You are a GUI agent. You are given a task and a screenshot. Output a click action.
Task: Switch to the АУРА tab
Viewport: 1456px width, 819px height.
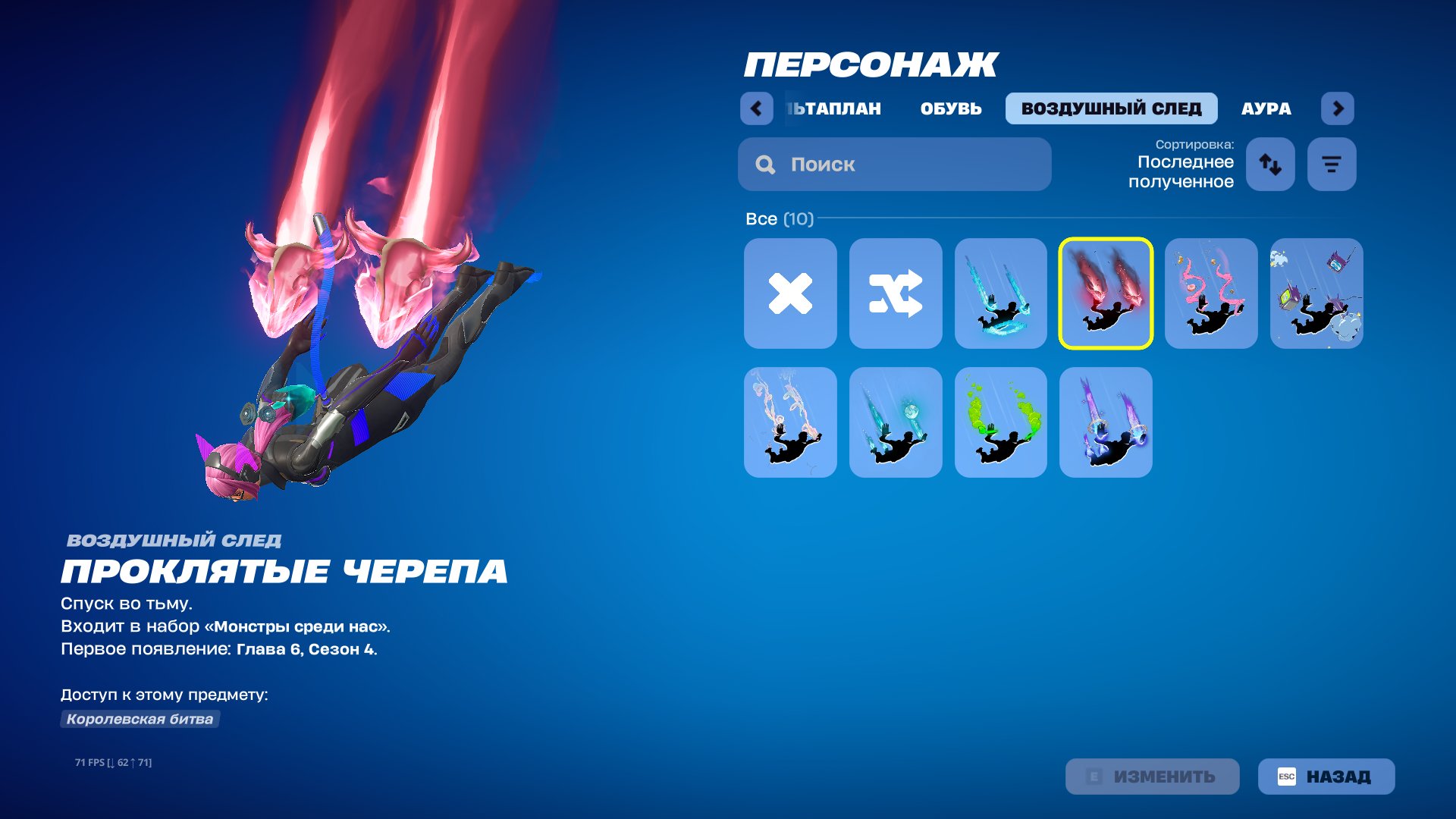pyautogui.click(x=1266, y=108)
